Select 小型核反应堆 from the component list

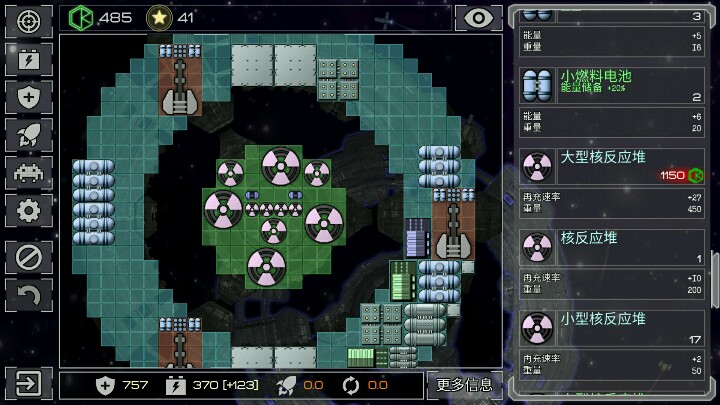click(613, 327)
